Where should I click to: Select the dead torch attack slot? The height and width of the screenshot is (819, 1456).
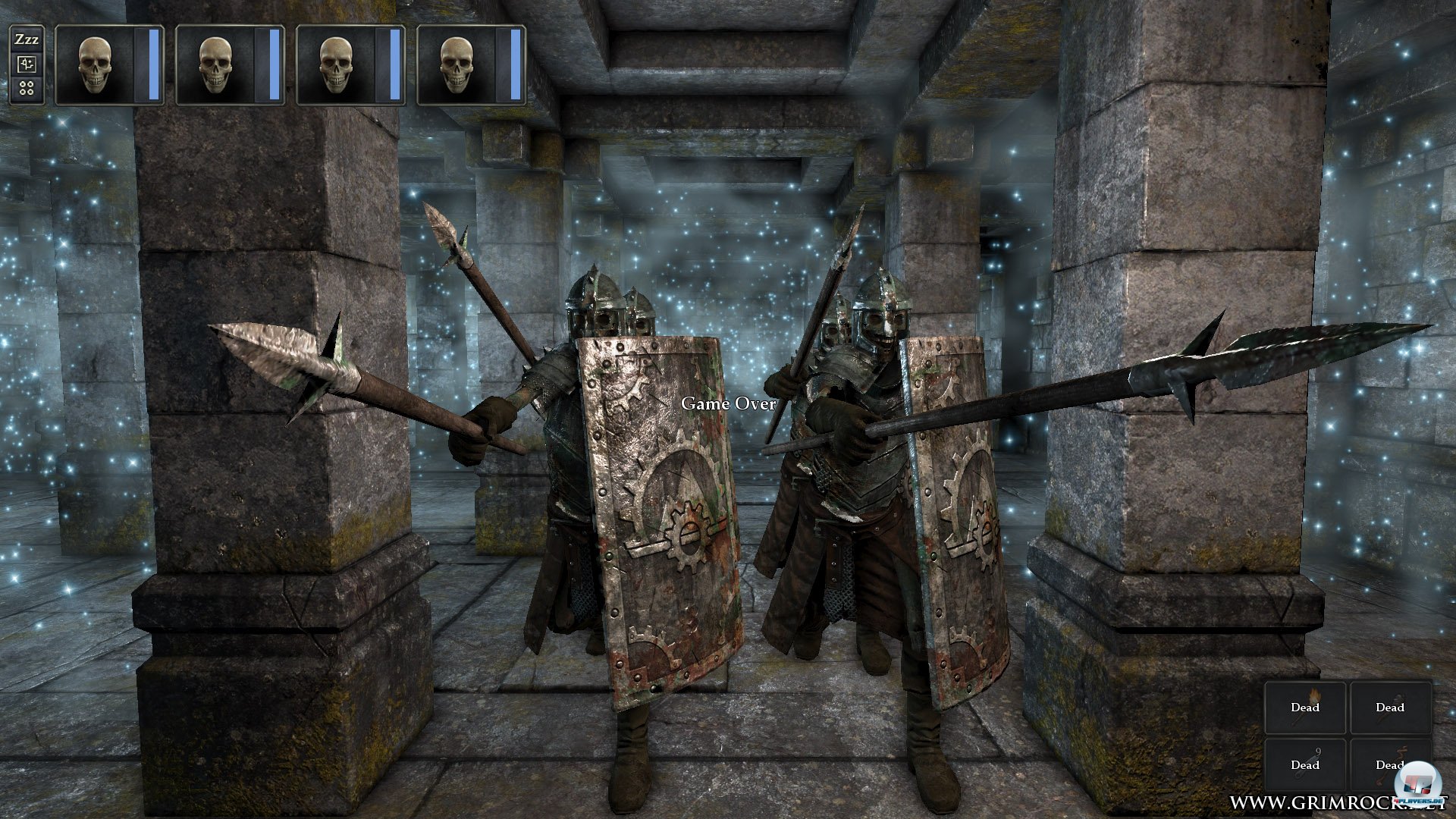tap(1305, 708)
